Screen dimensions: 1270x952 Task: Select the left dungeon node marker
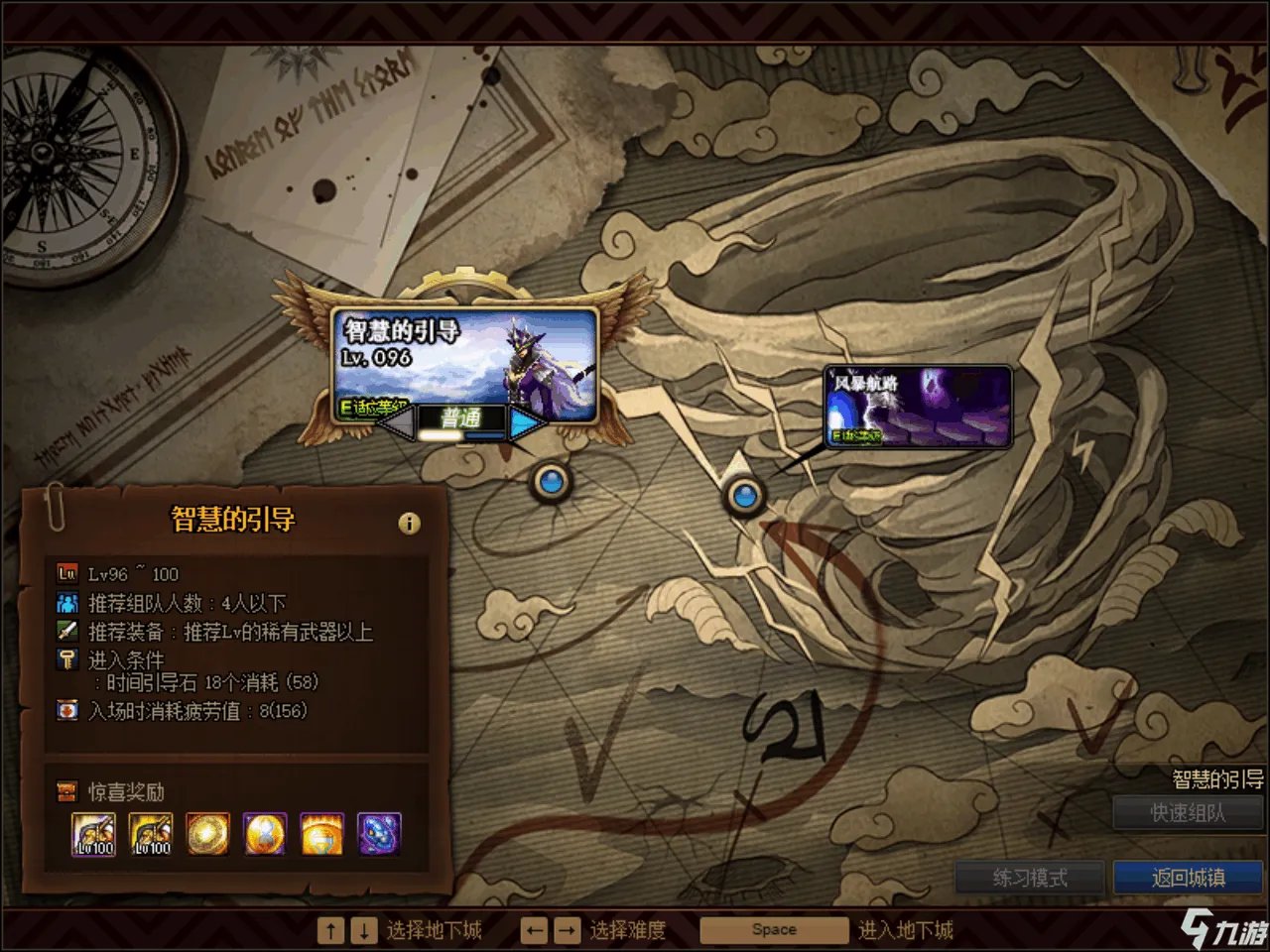coord(553,483)
